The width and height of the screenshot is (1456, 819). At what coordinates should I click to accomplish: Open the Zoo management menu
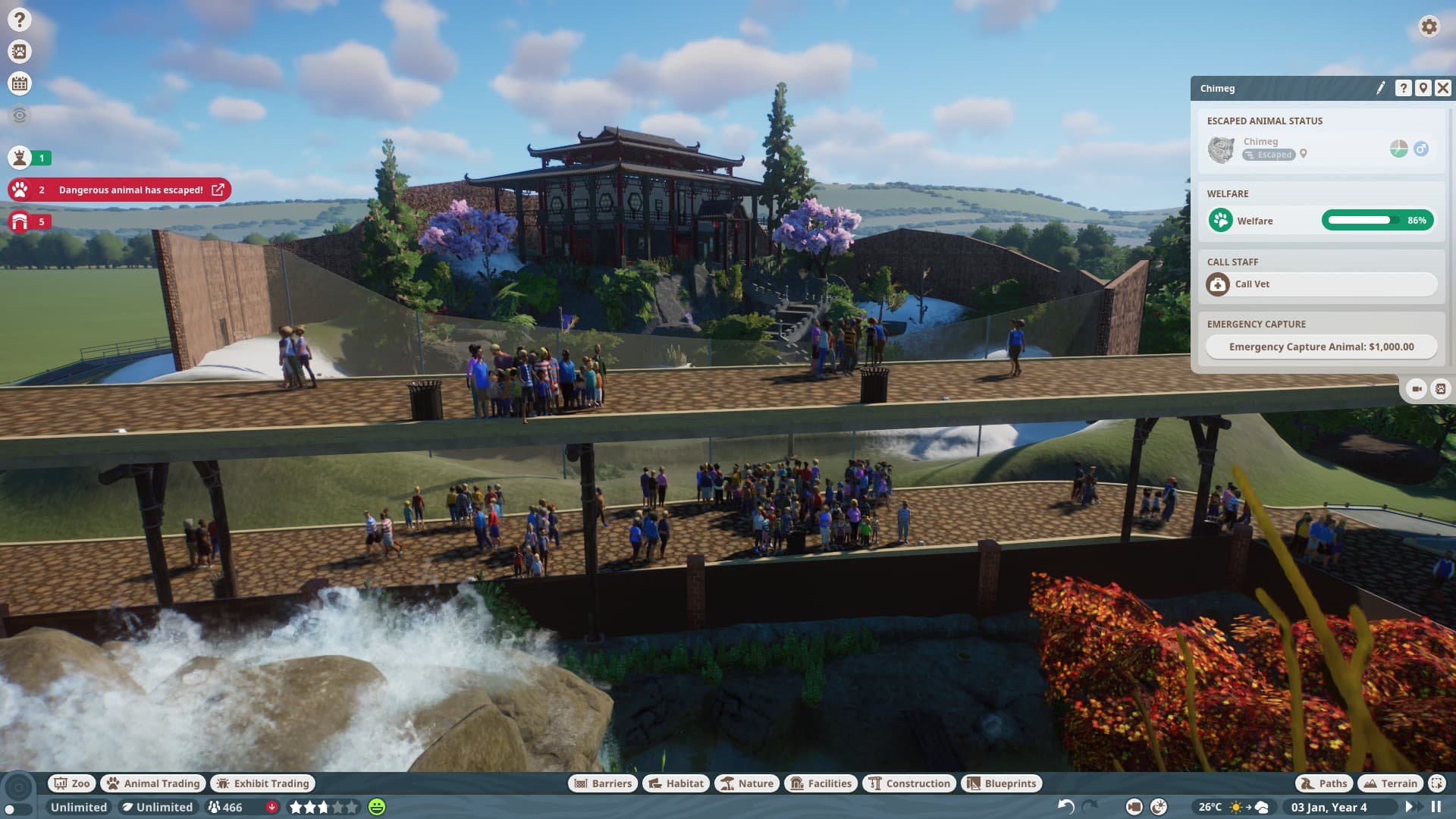point(71,783)
